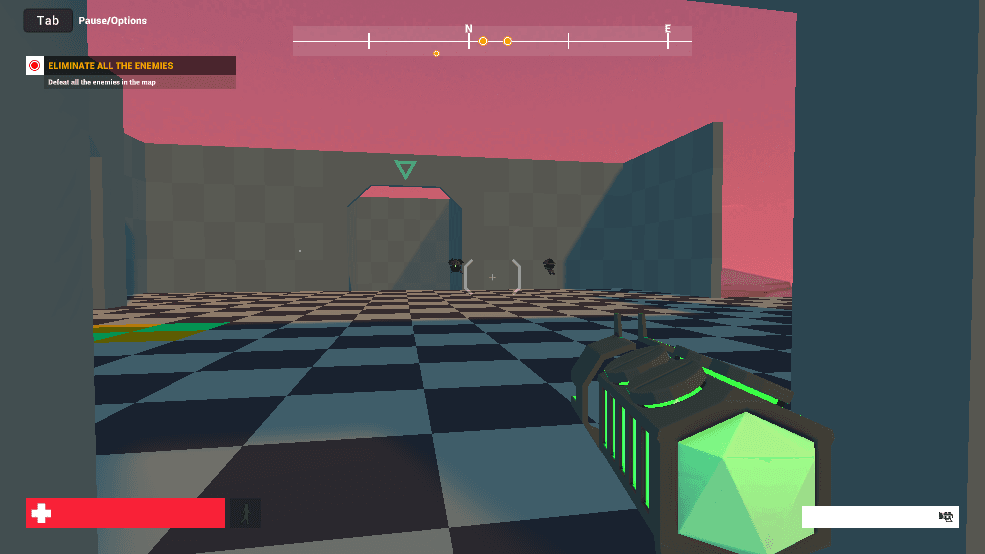The image size is (985, 554).
Task: Select the Eliminate All The Enemies objective
Action: (111, 66)
